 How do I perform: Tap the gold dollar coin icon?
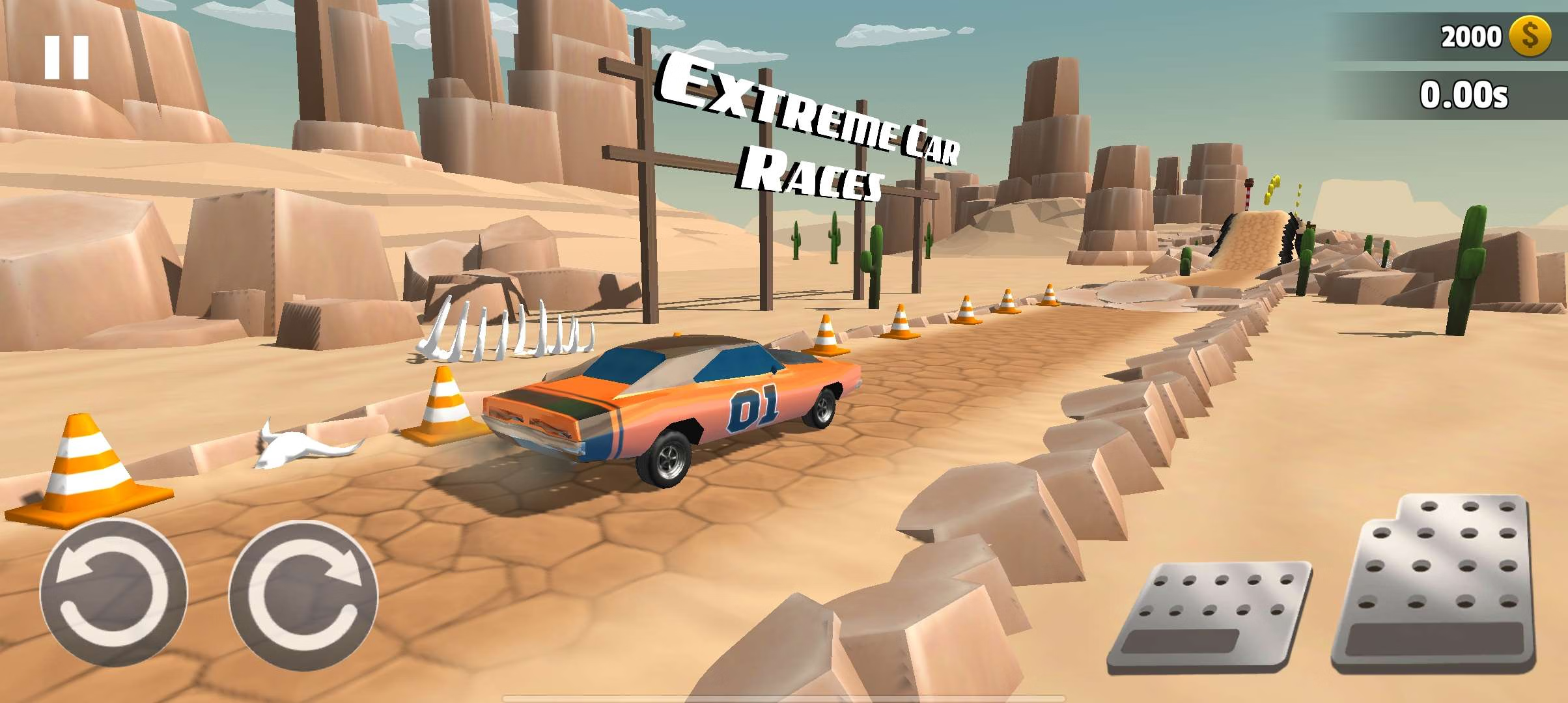[1530, 36]
